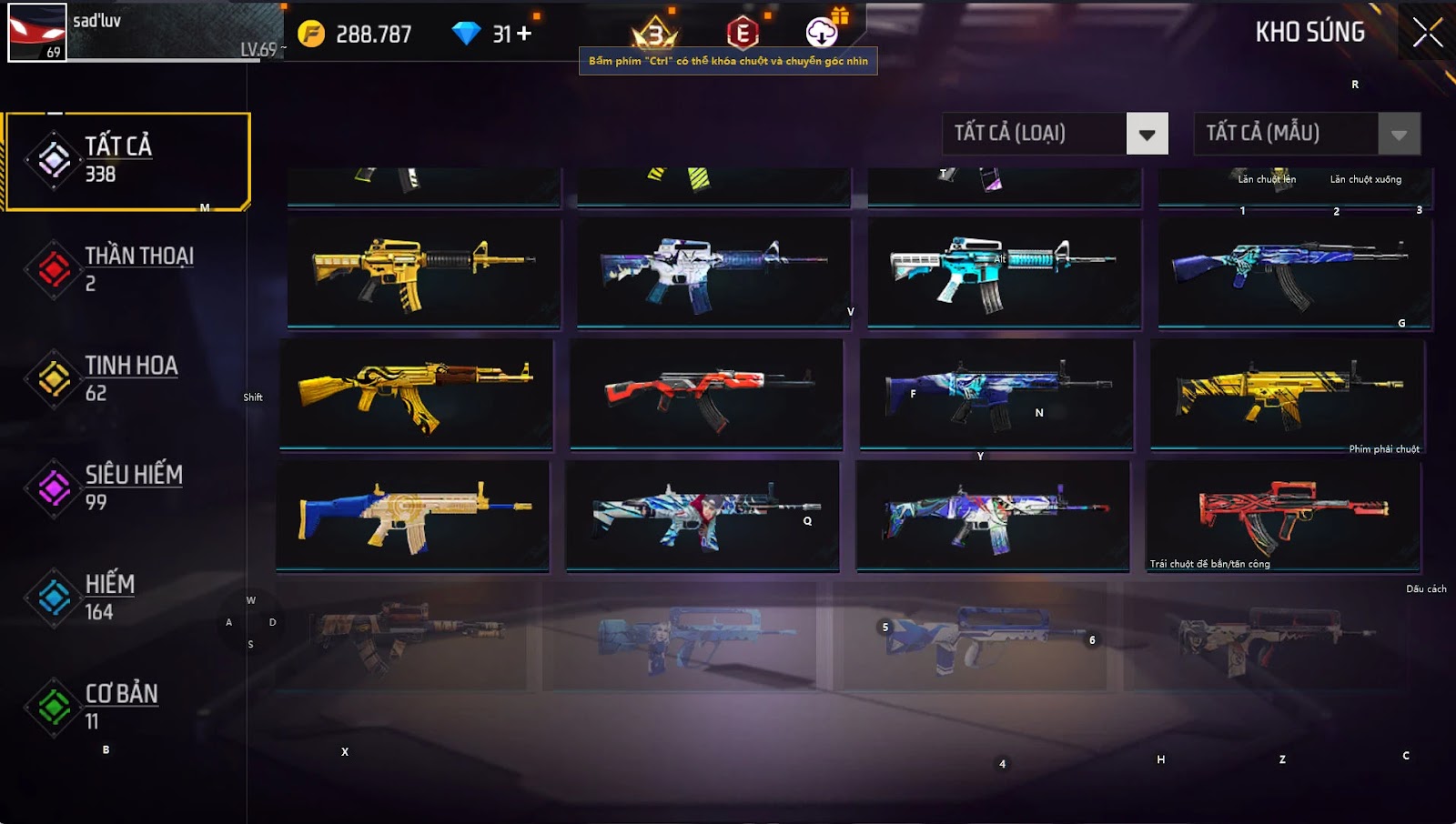Close the KHO SÚNG weapon vault
This screenshot has width=1456, height=824.
coord(1427,33)
